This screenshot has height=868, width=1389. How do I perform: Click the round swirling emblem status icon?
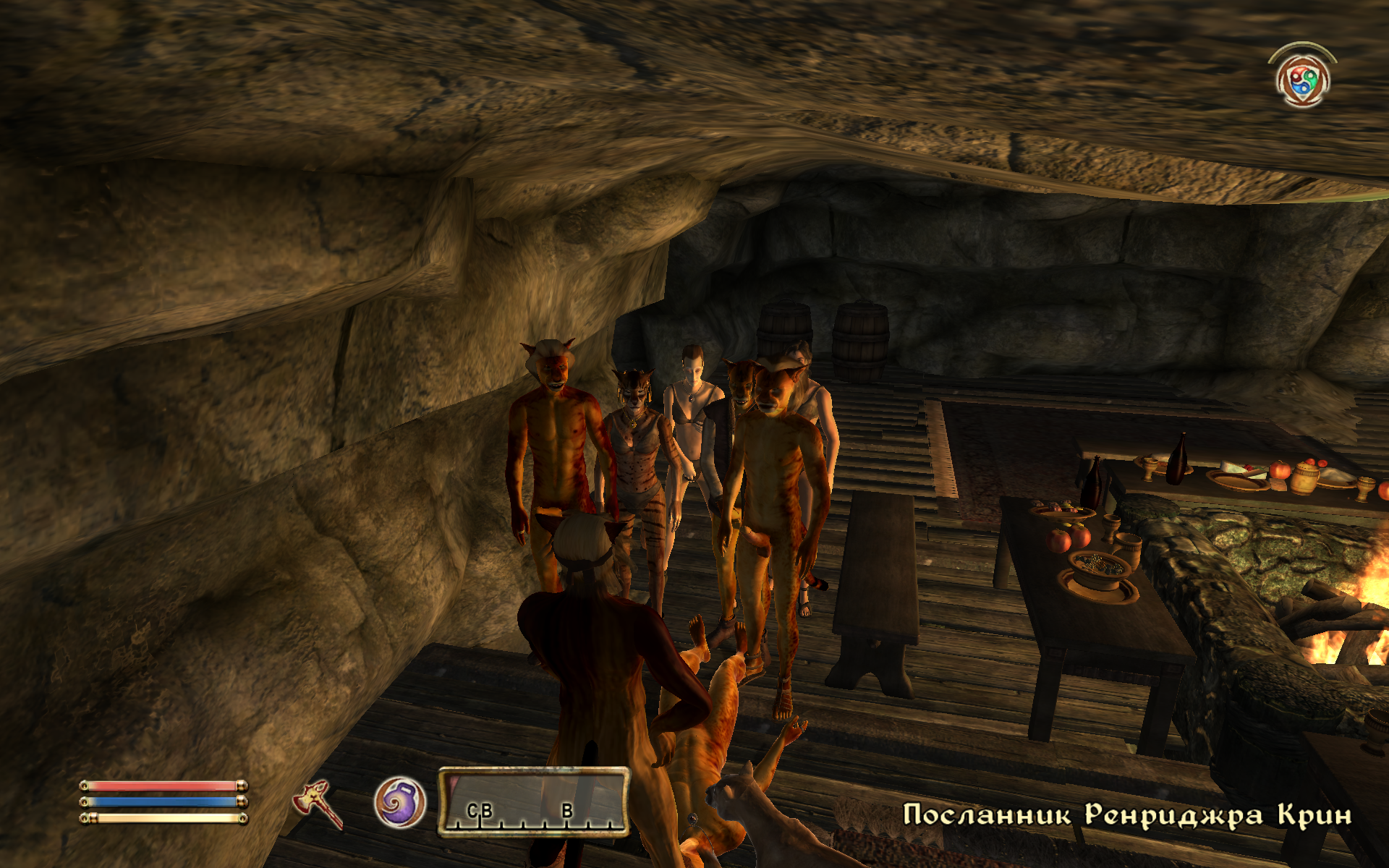pyautogui.click(x=1302, y=80)
